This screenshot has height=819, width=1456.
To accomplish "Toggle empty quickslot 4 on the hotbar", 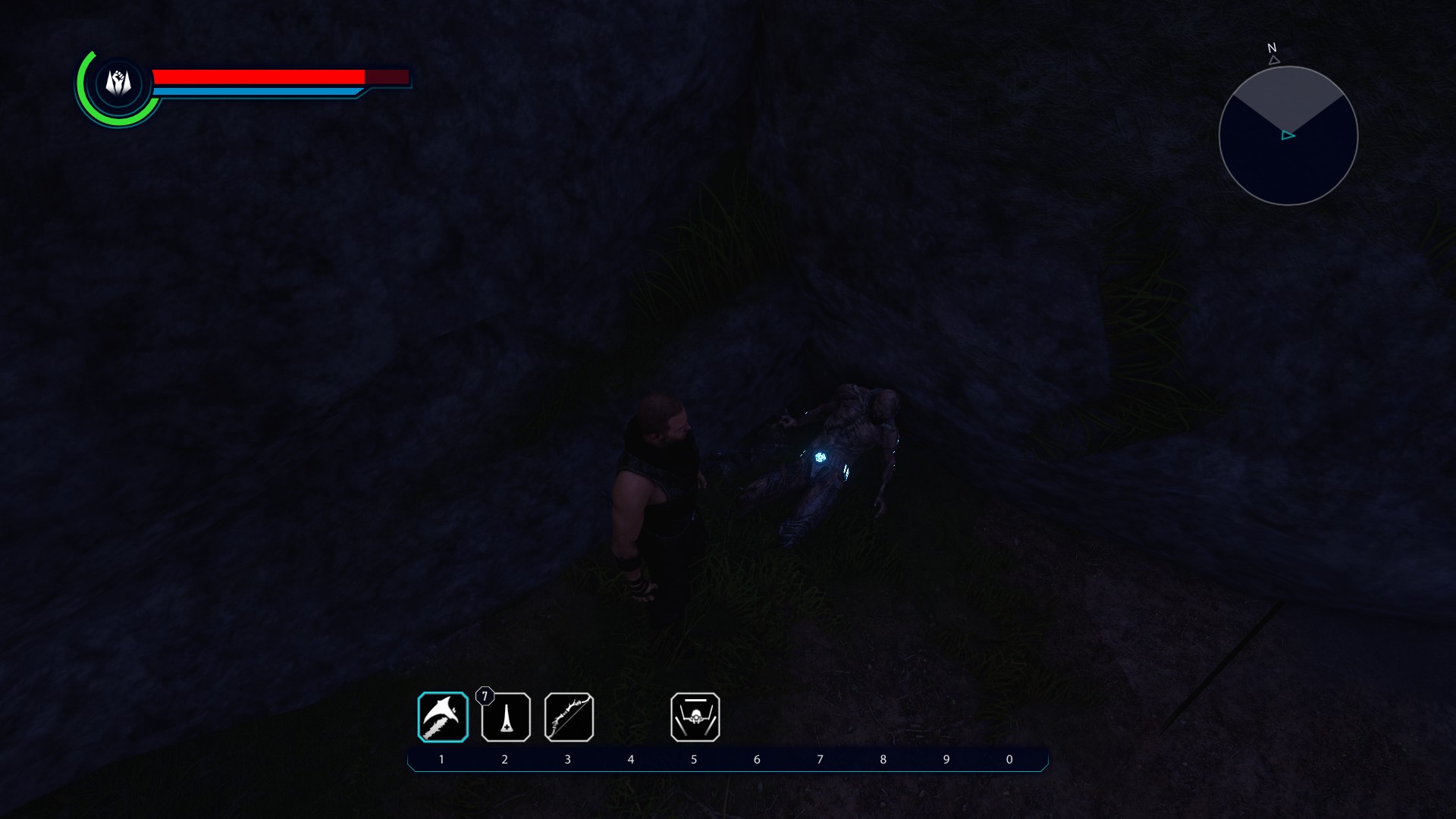I will click(x=632, y=717).
